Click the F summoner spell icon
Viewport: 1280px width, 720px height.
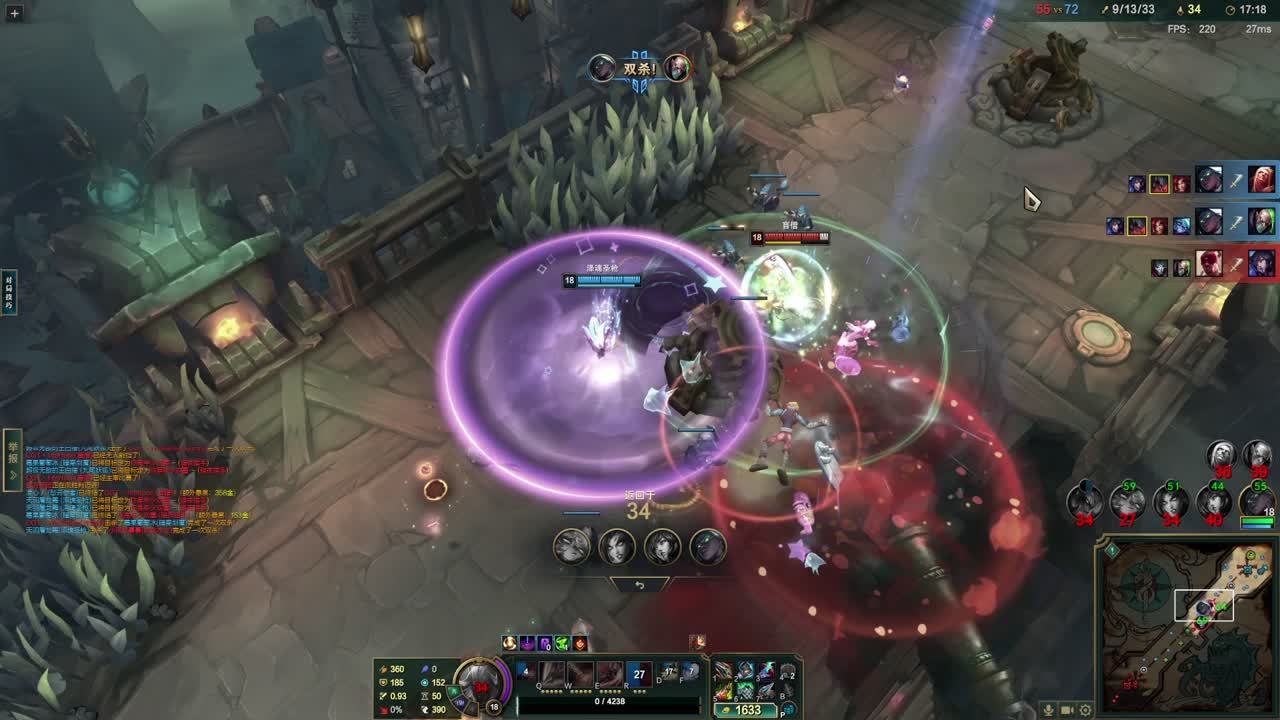pos(690,672)
